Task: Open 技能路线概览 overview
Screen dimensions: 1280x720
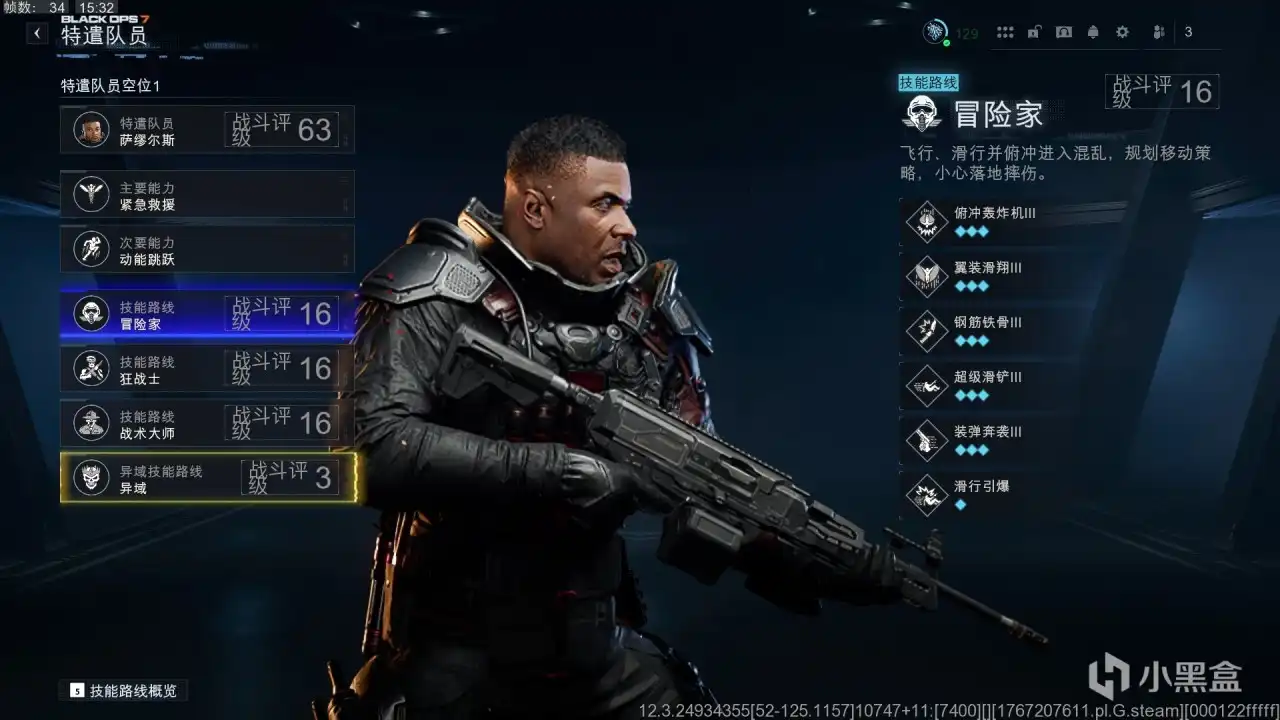Action: tap(124, 690)
